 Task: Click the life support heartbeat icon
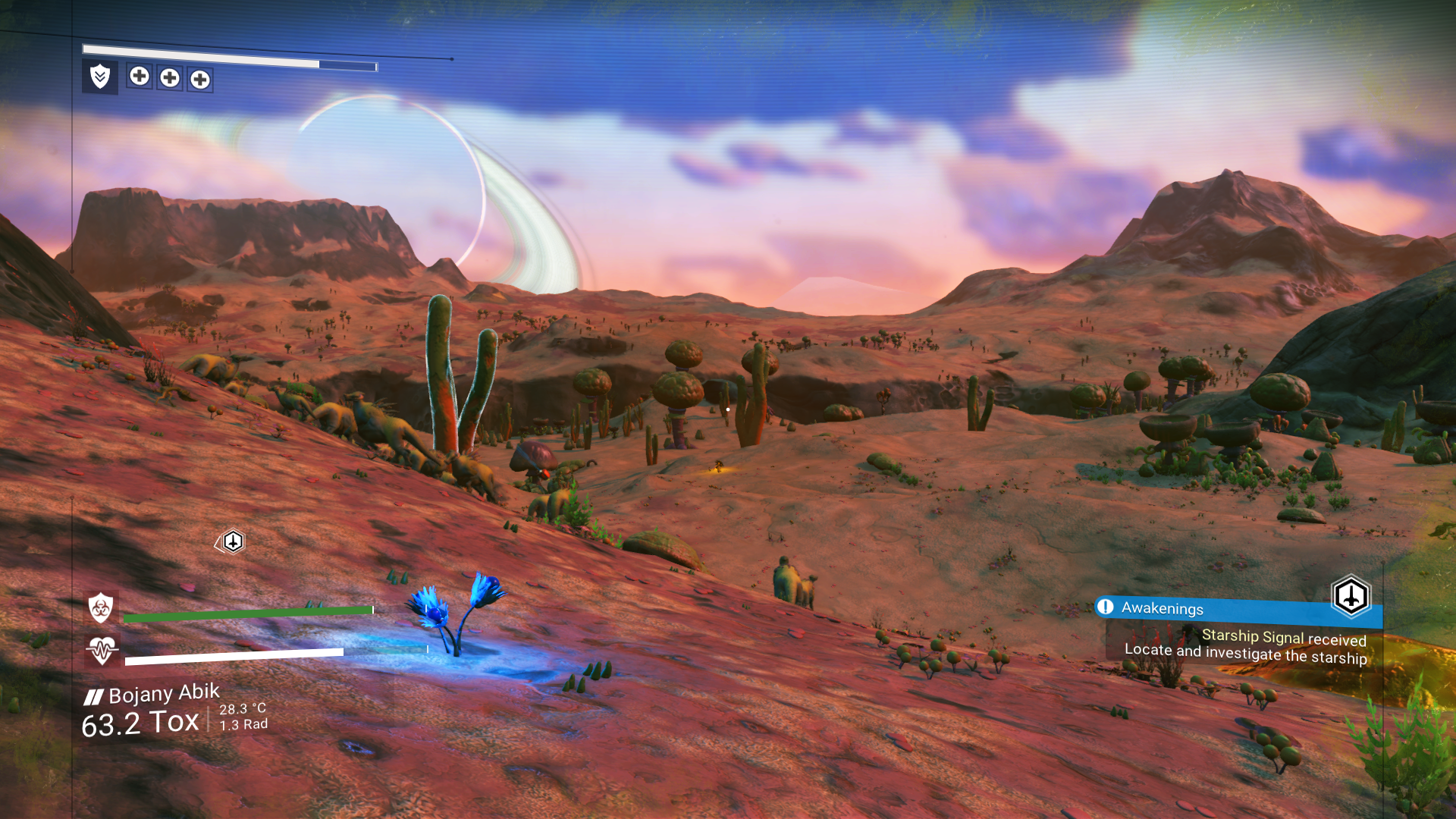click(x=102, y=650)
